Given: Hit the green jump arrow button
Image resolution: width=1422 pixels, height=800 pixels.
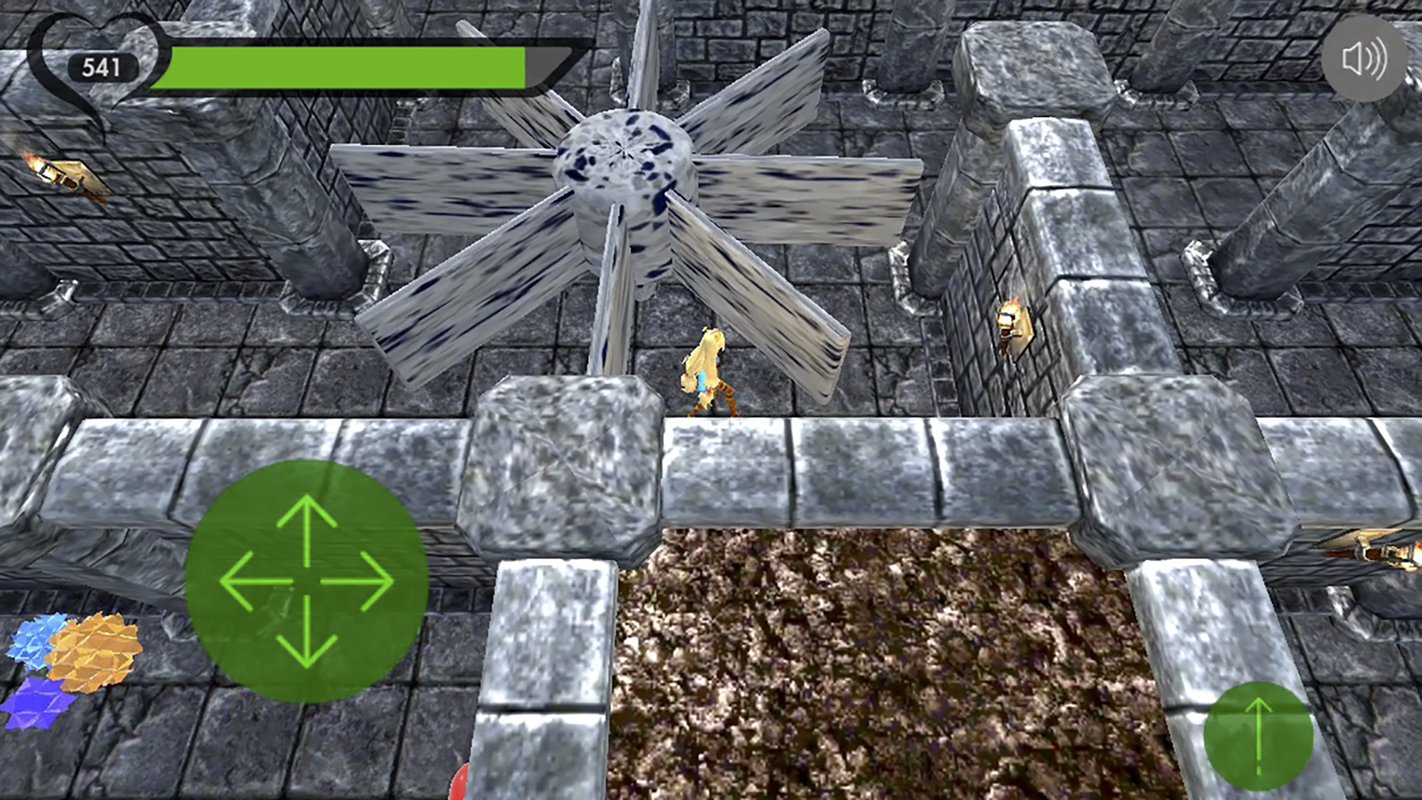Looking at the screenshot, I should click(1258, 735).
